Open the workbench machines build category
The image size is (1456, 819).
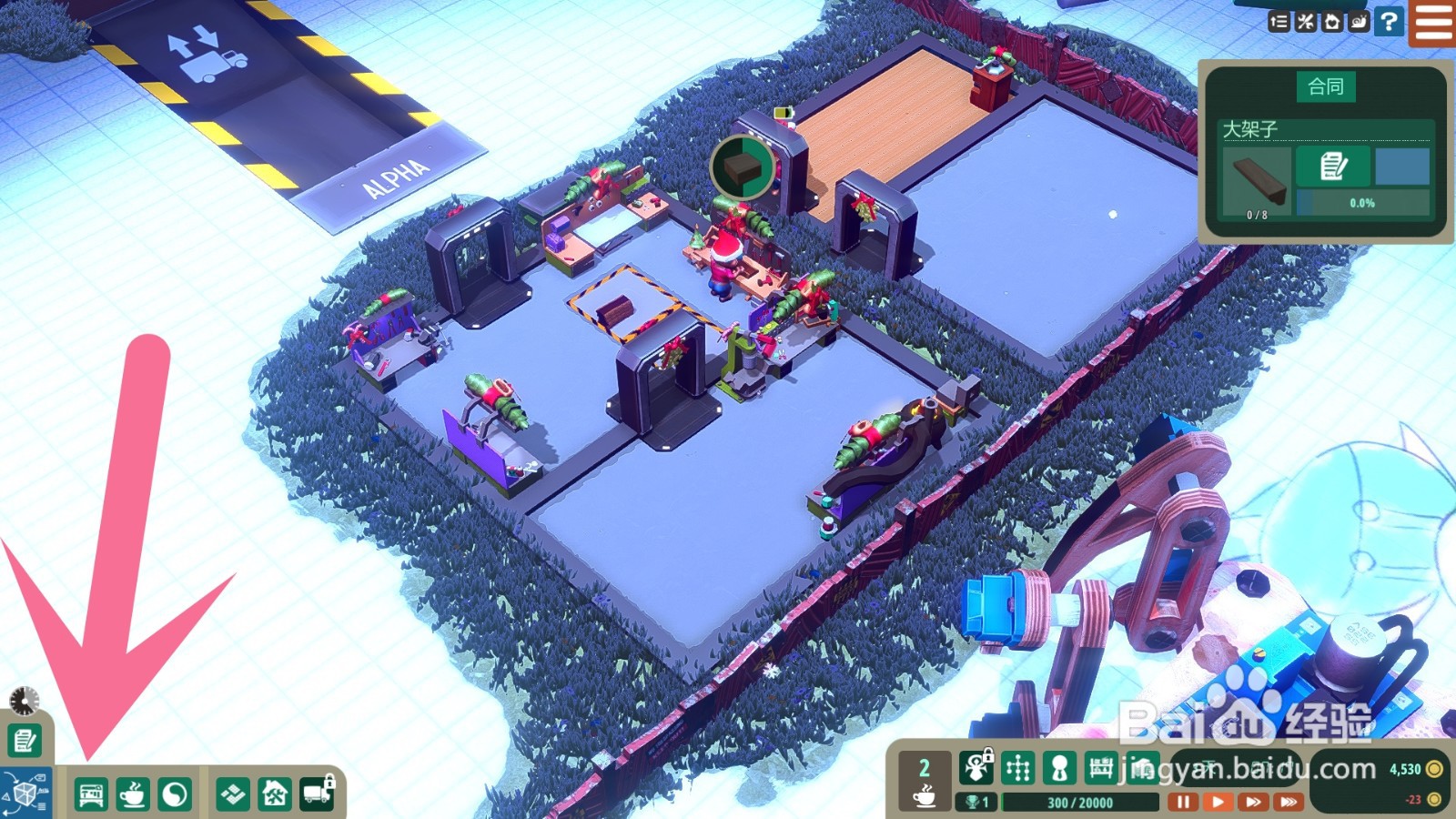click(x=90, y=794)
